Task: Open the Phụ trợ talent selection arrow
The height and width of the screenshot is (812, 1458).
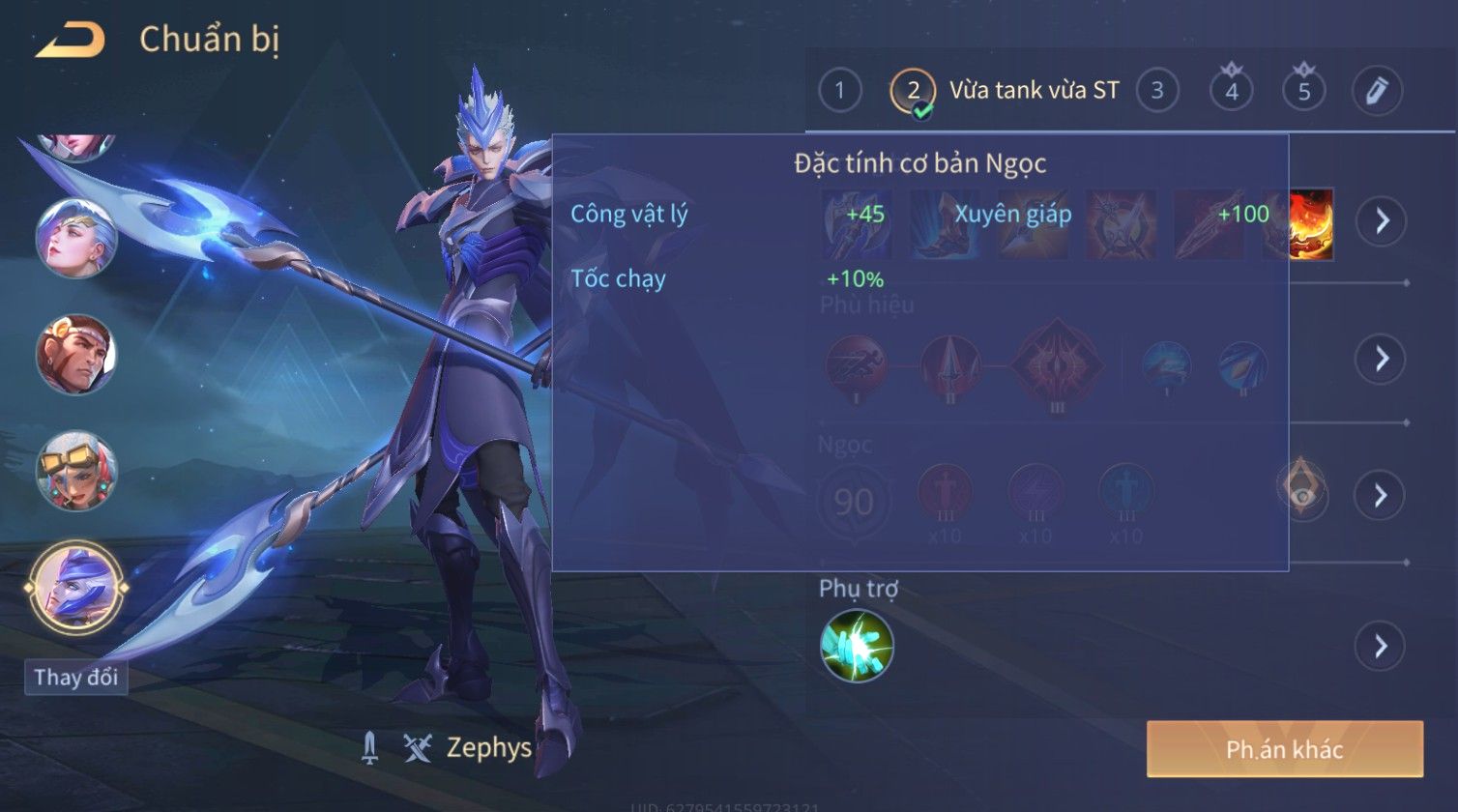Action: 1381,646
